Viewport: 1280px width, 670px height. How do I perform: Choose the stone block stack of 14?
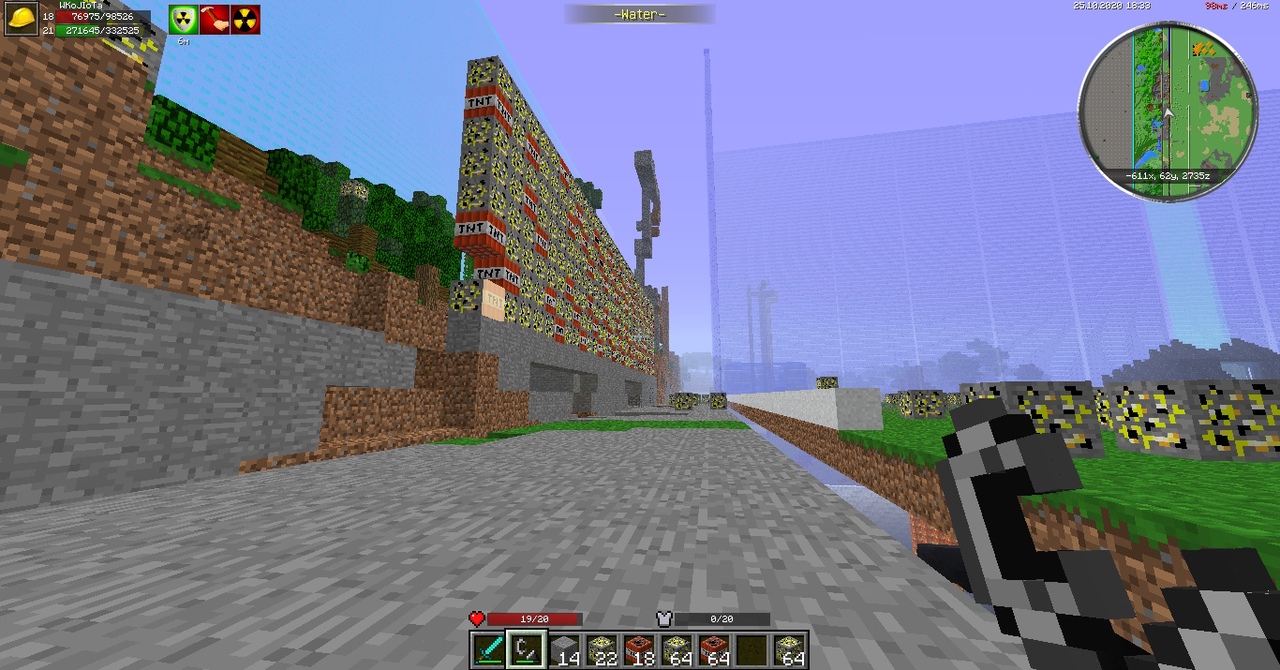[565, 650]
